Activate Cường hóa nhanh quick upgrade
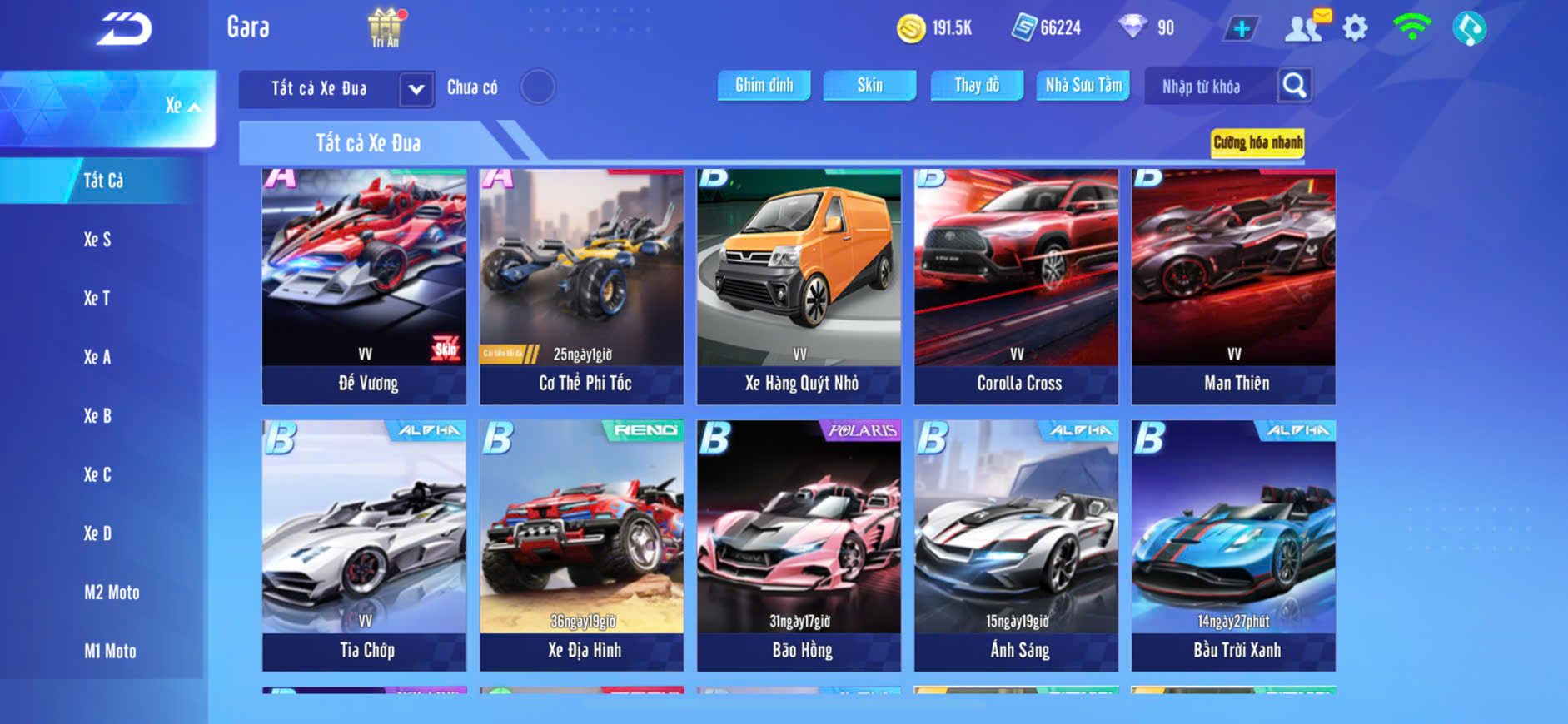This screenshot has height=724, width=1568. pyautogui.click(x=1257, y=142)
